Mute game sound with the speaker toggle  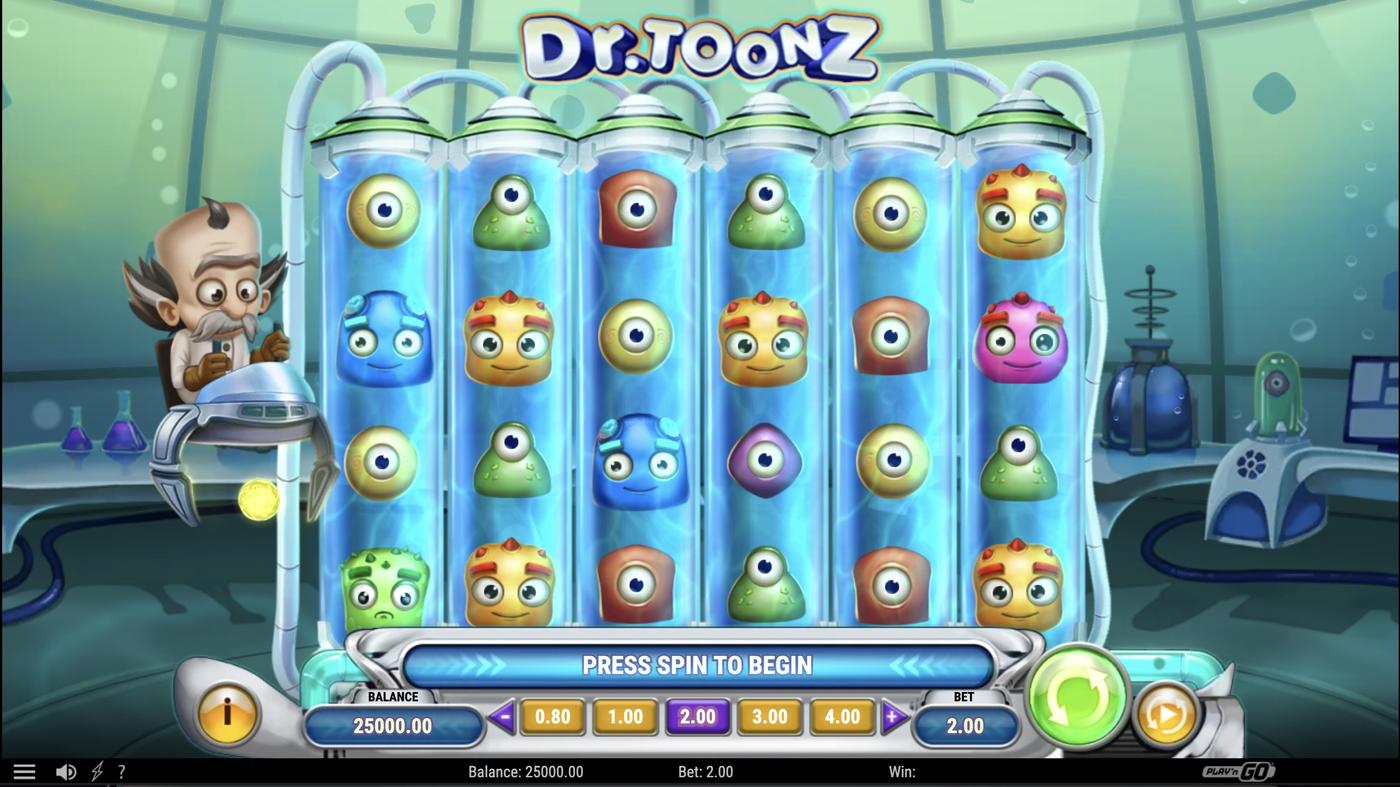coord(66,770)
